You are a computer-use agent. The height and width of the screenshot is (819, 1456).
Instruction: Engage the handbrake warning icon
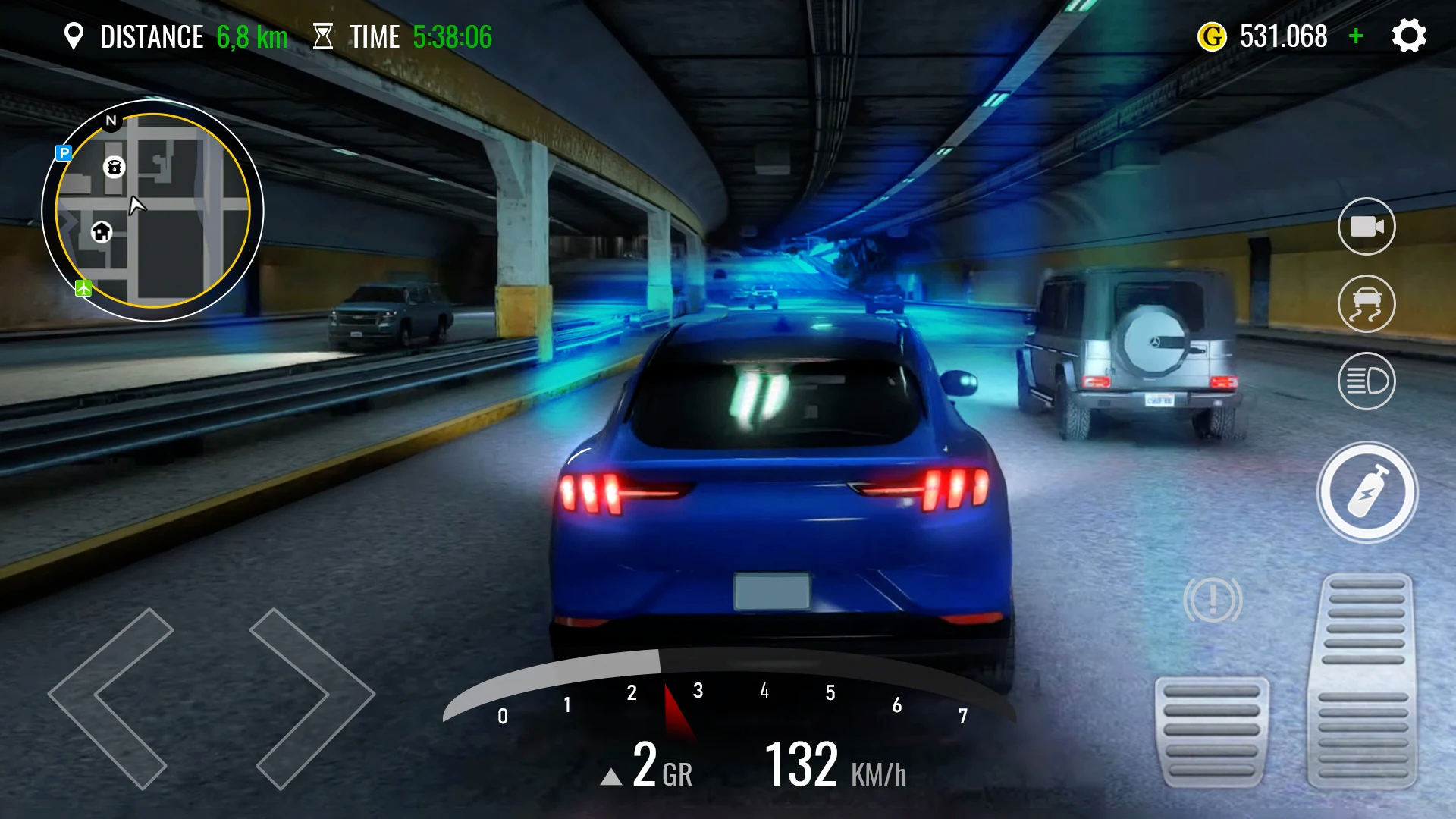(1213, 601)
